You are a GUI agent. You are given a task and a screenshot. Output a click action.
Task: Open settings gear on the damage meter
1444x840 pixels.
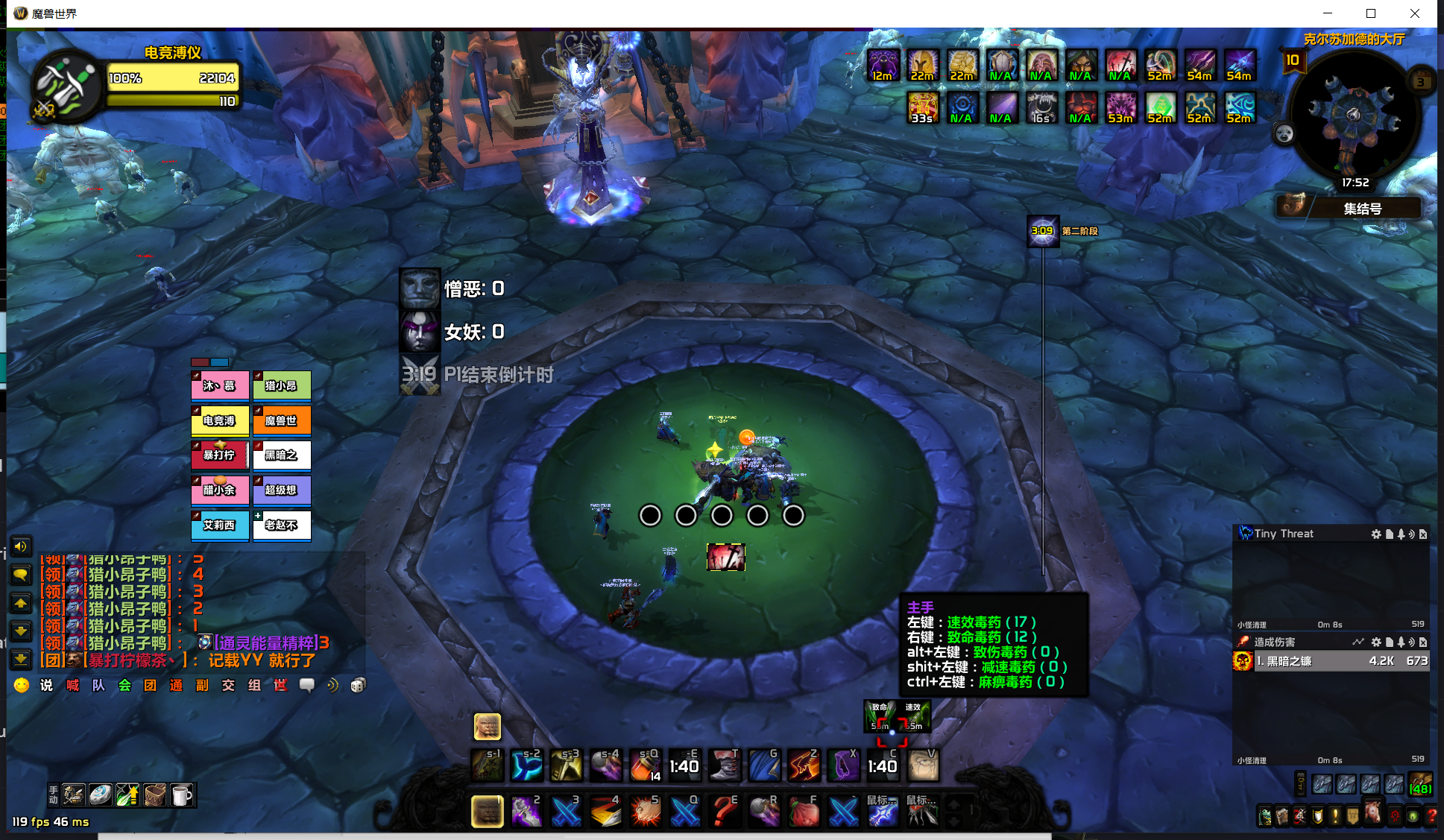pyautogui.click(x=1376, y=642)
